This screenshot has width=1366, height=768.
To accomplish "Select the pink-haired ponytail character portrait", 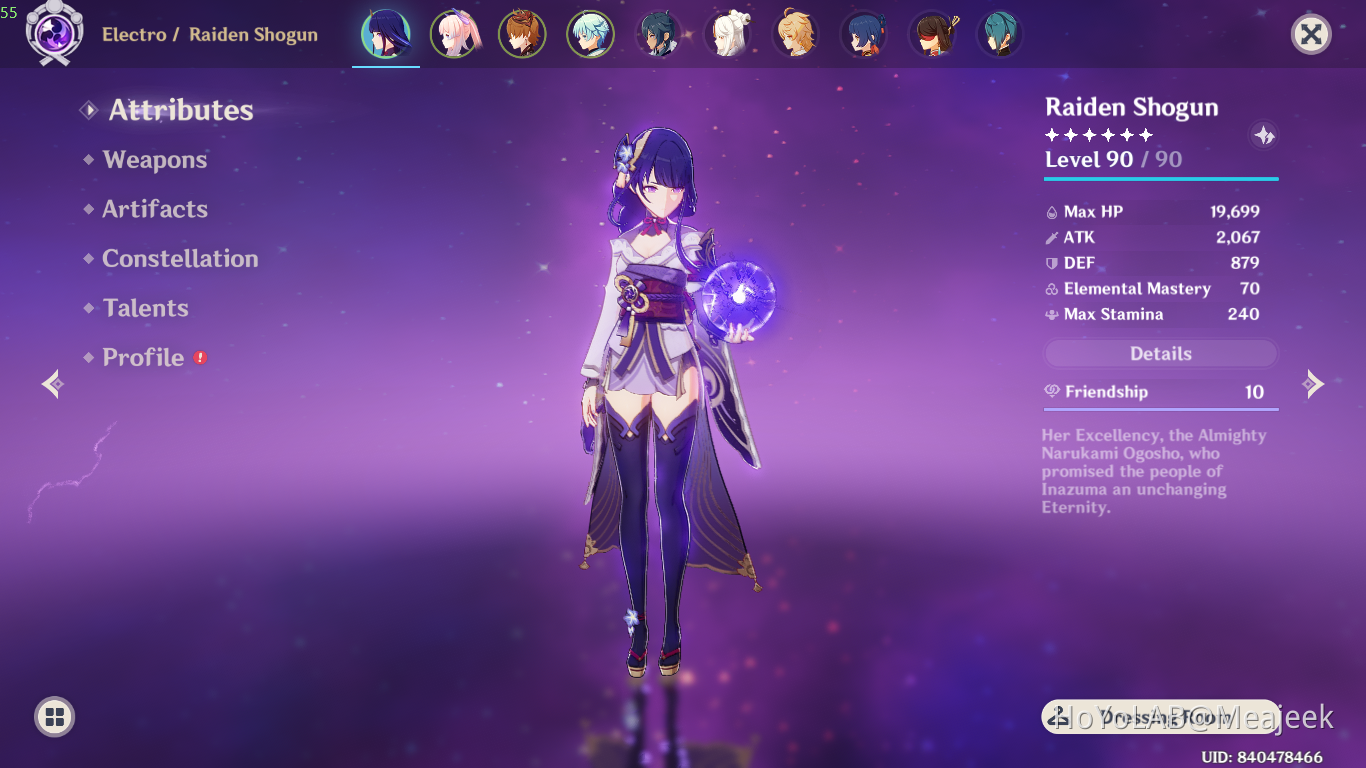I will (x=454, y=35).
